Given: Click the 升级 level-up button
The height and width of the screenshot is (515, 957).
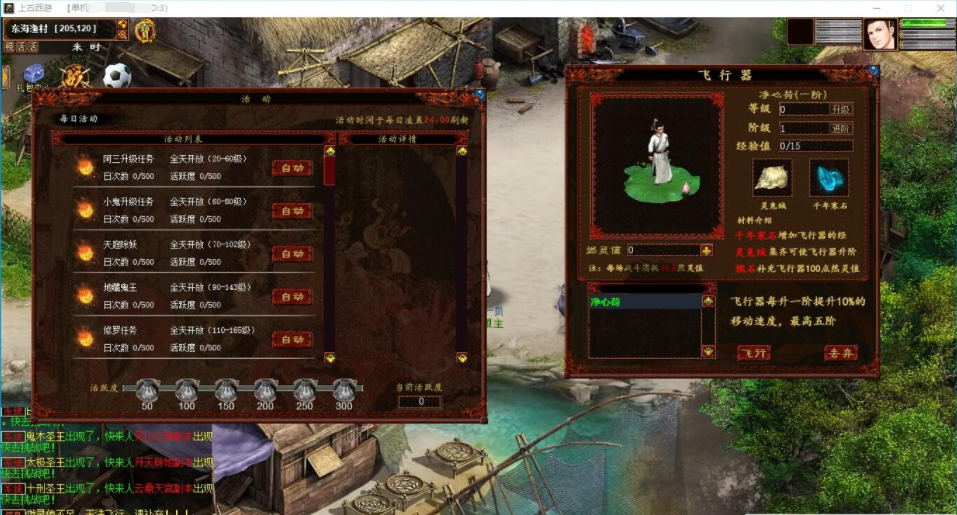Looking at the screenshot, I should (x=841, y=109).
